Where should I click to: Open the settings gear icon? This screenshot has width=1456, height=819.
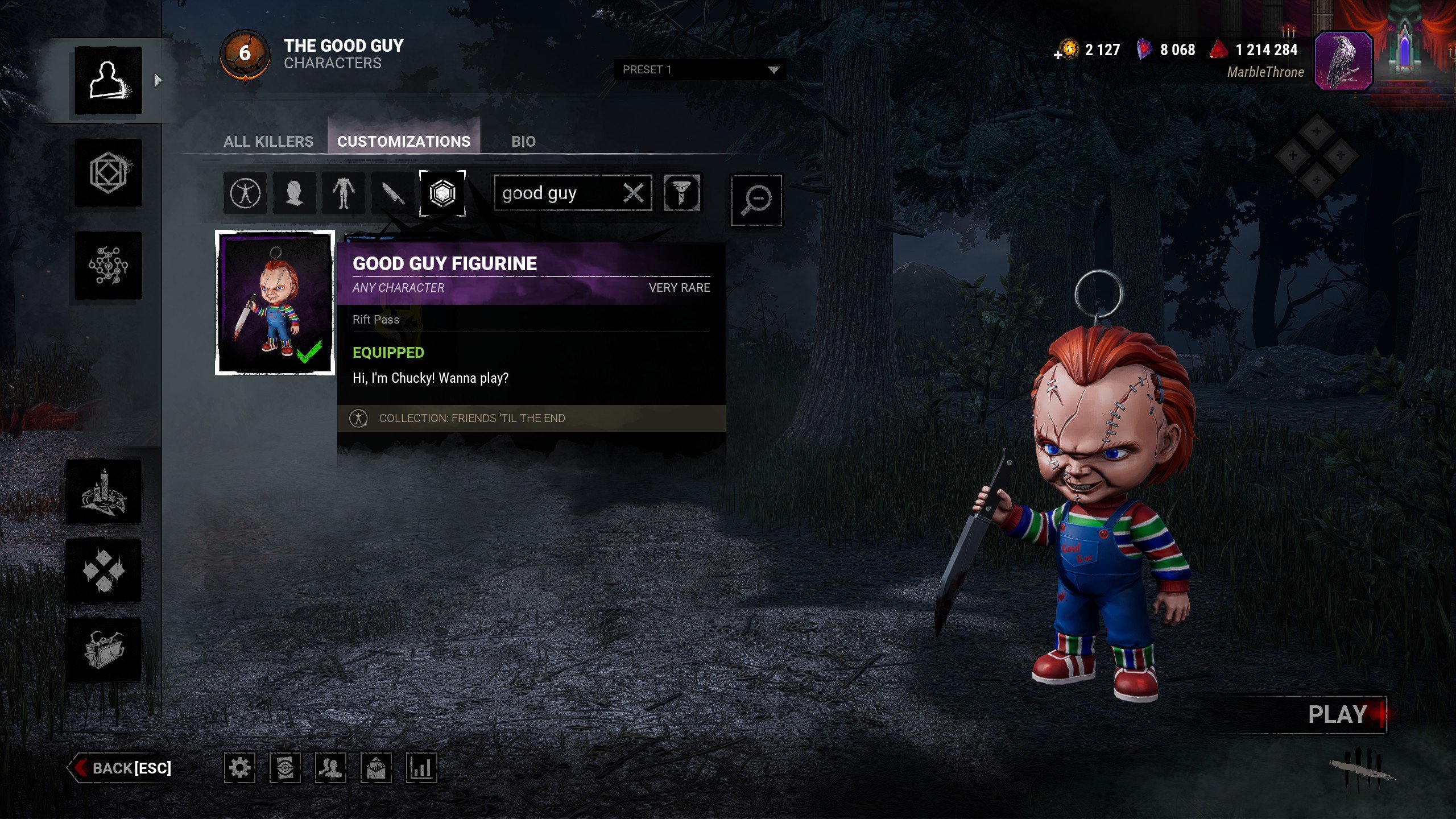(x=239, y=768)
